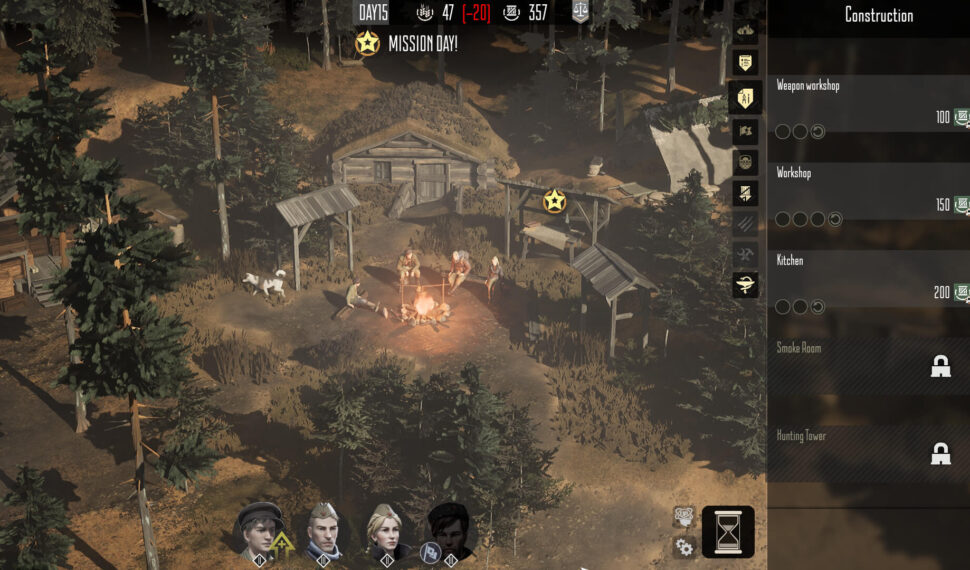Open the crossed hammers crafting tab
Screen dimensions: 970x570
coord(745,255)
